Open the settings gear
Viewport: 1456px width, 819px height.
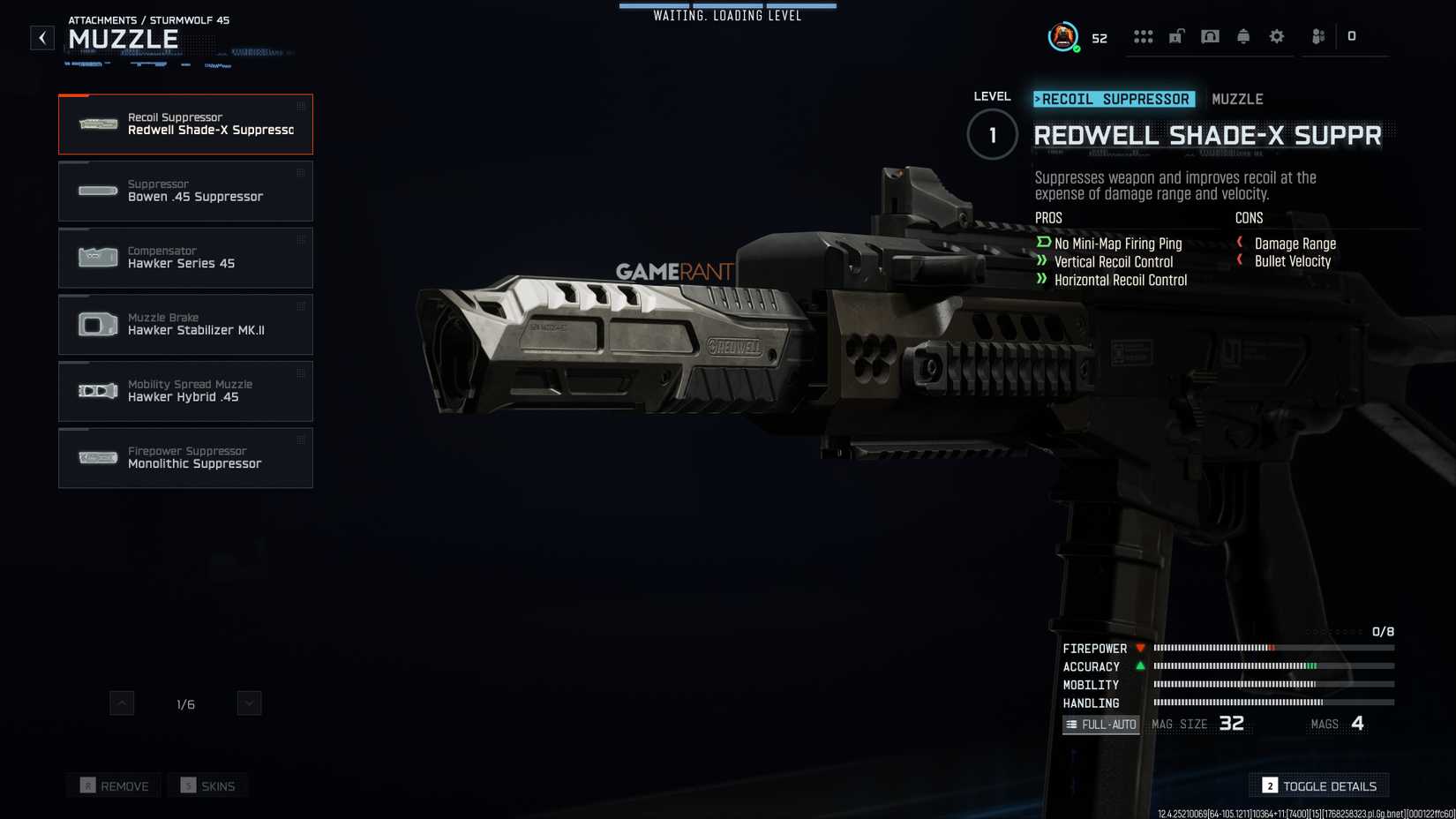pyautogui.click(x=1276, y=36)
